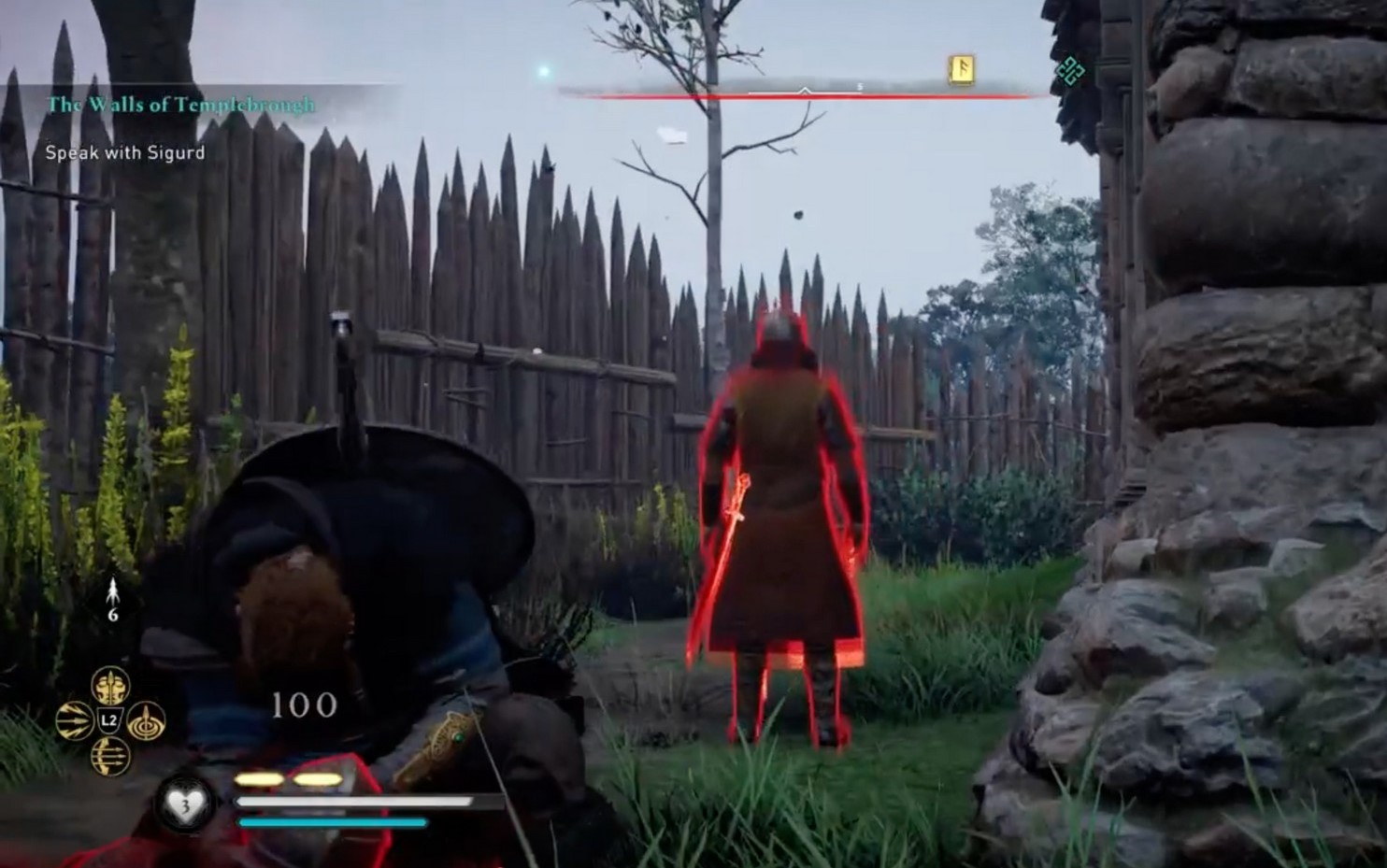This screenshot has width=1387, height=868.
Task: Click the 'S' south marker on the compass
Action: pyautogui.click(x=858, y=85)
